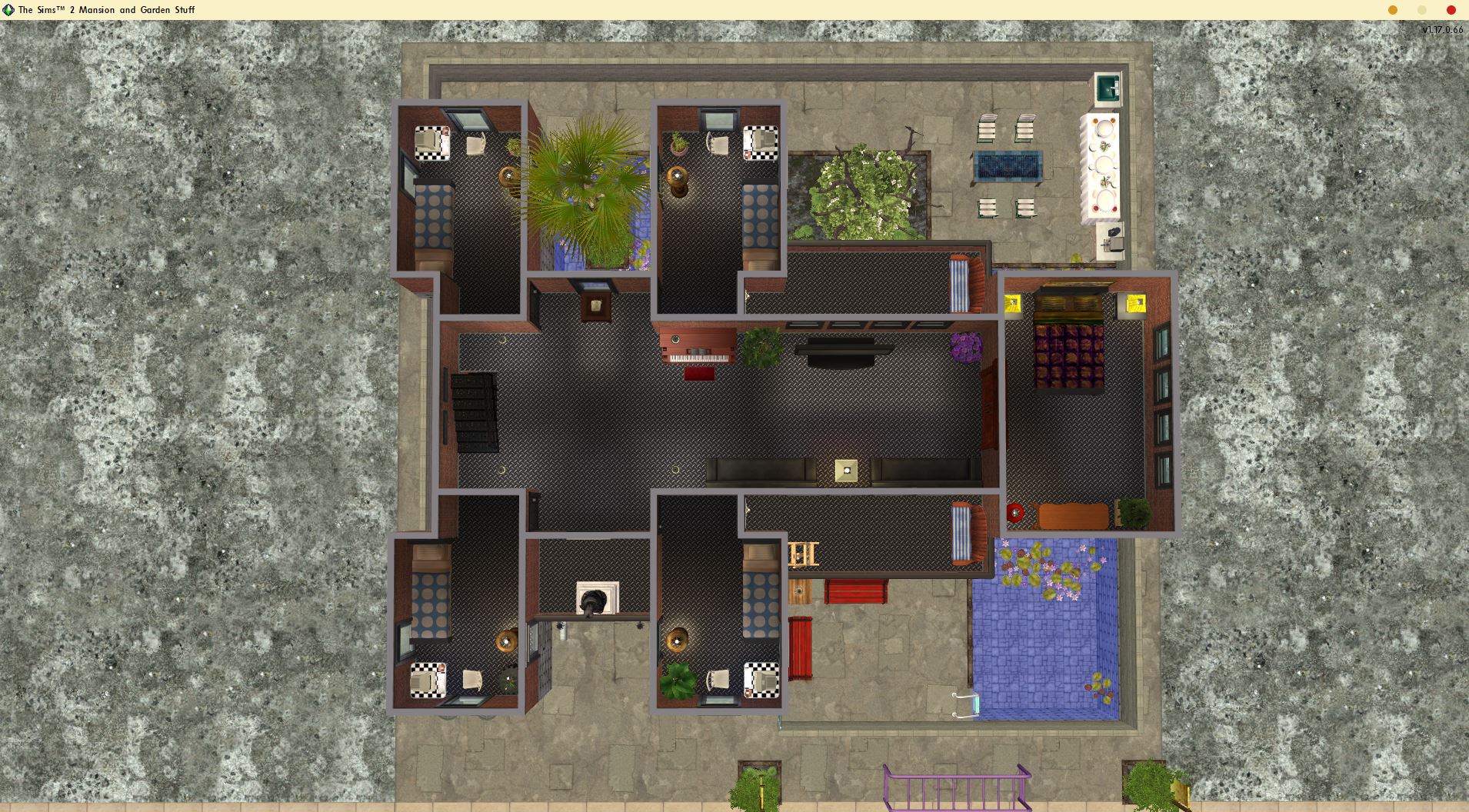Image resolution: width=1469 pixels, height=812 pixels.
Task: Click the orange titlebar button at top right
Action: [1392, 10]
